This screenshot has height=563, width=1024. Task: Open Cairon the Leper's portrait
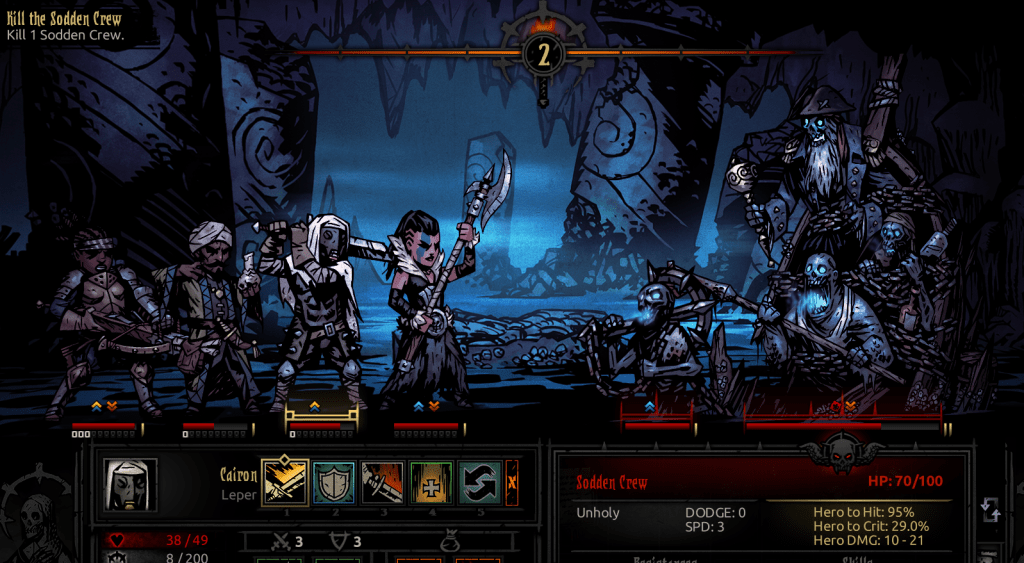click(131, 485)
